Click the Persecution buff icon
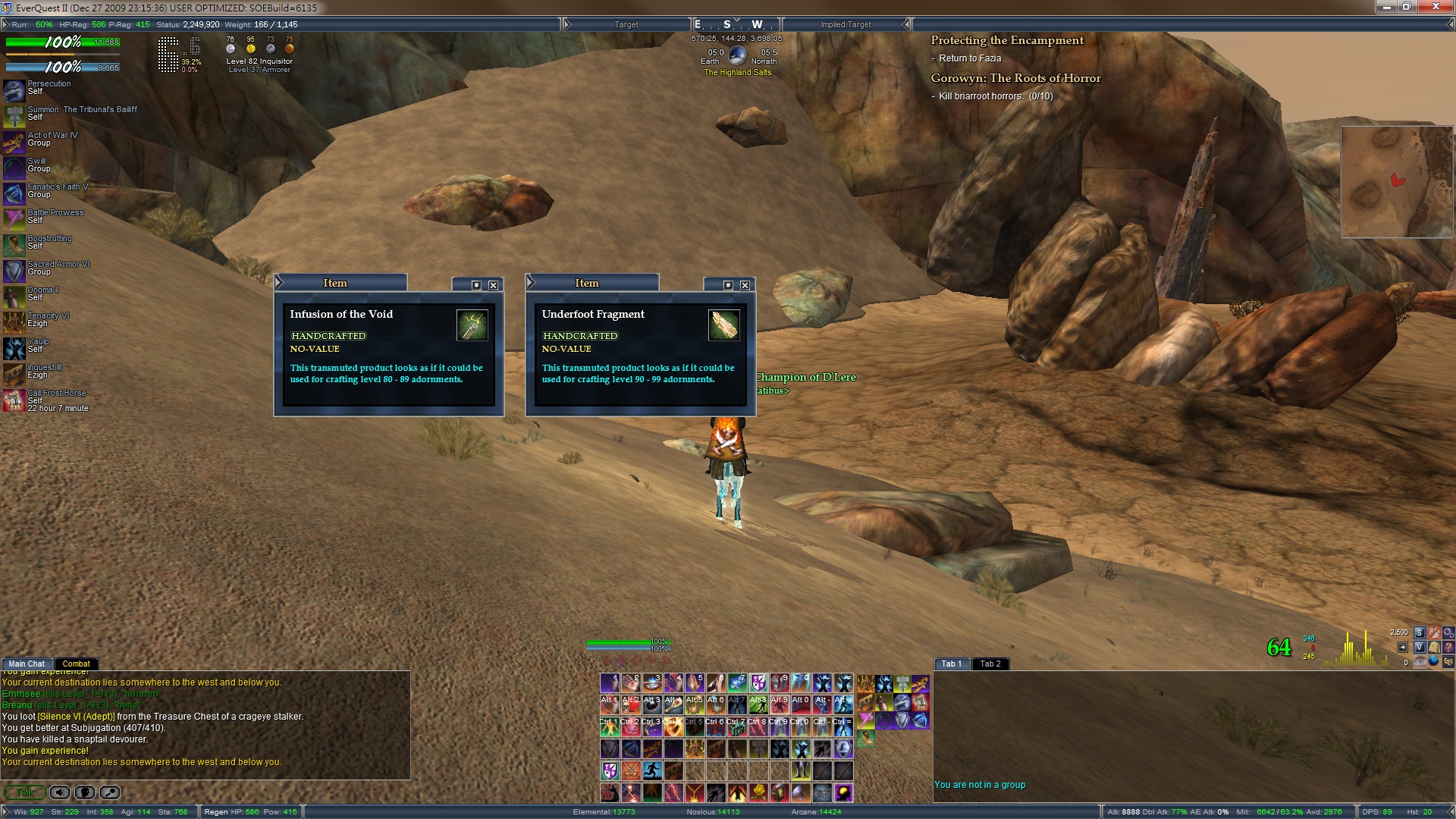Image resolution: width=1456 pixels, height=819 pixels. click(x=14, y=91)
